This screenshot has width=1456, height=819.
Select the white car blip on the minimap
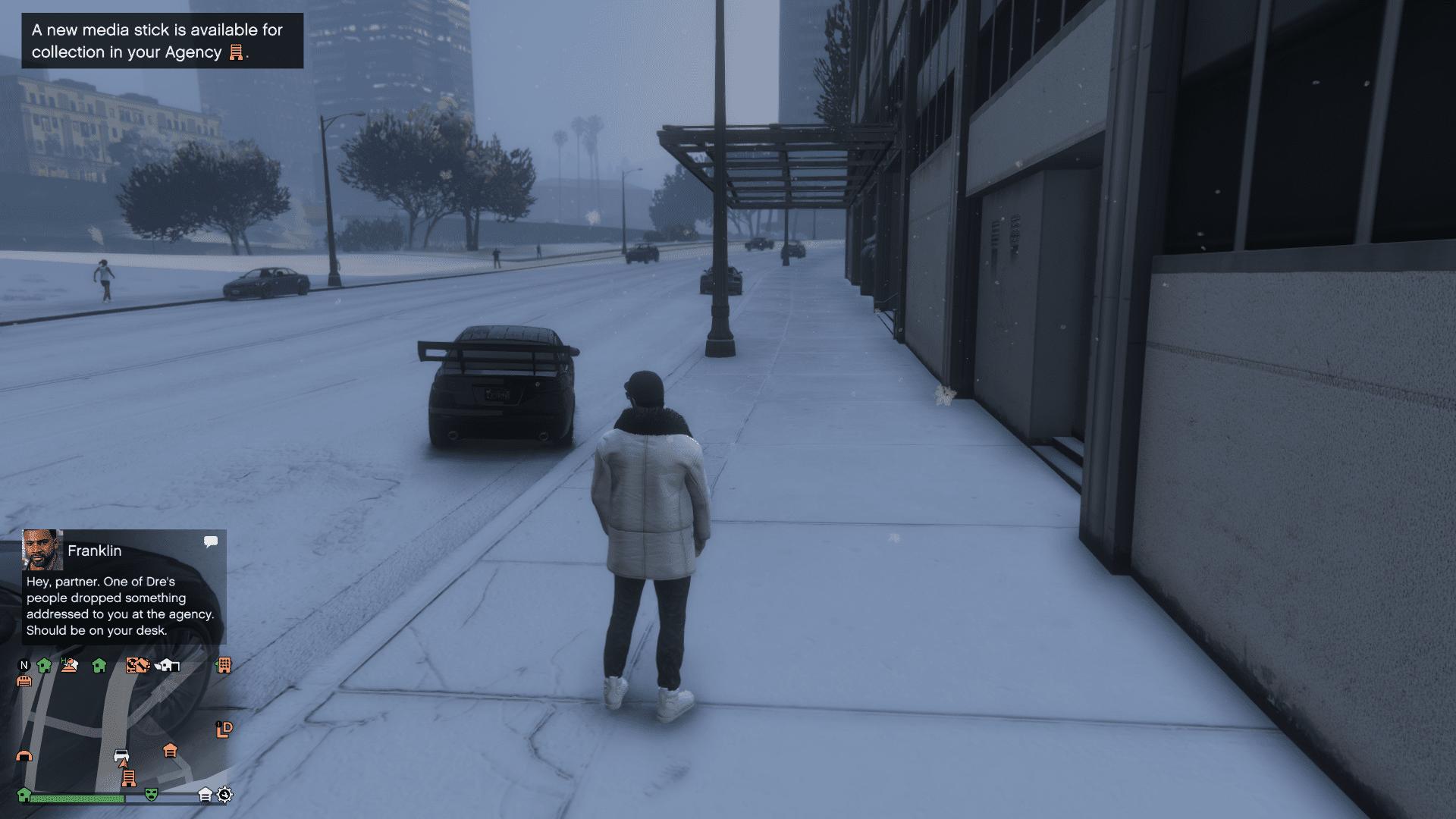[x=121, y=756]
